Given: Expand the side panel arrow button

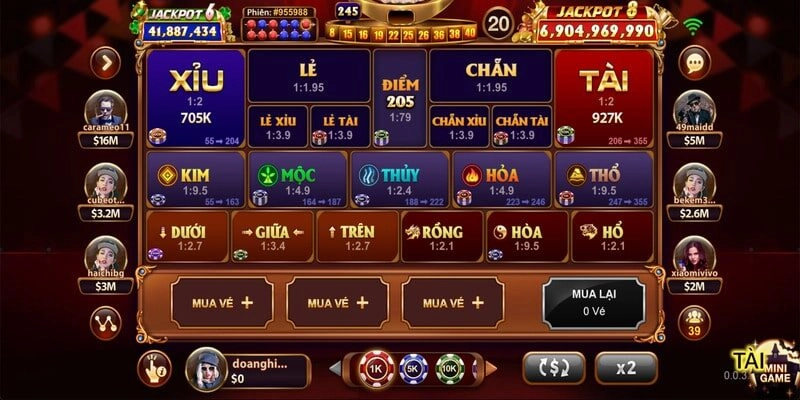Looking at the screenshot, I should [105, 62].
